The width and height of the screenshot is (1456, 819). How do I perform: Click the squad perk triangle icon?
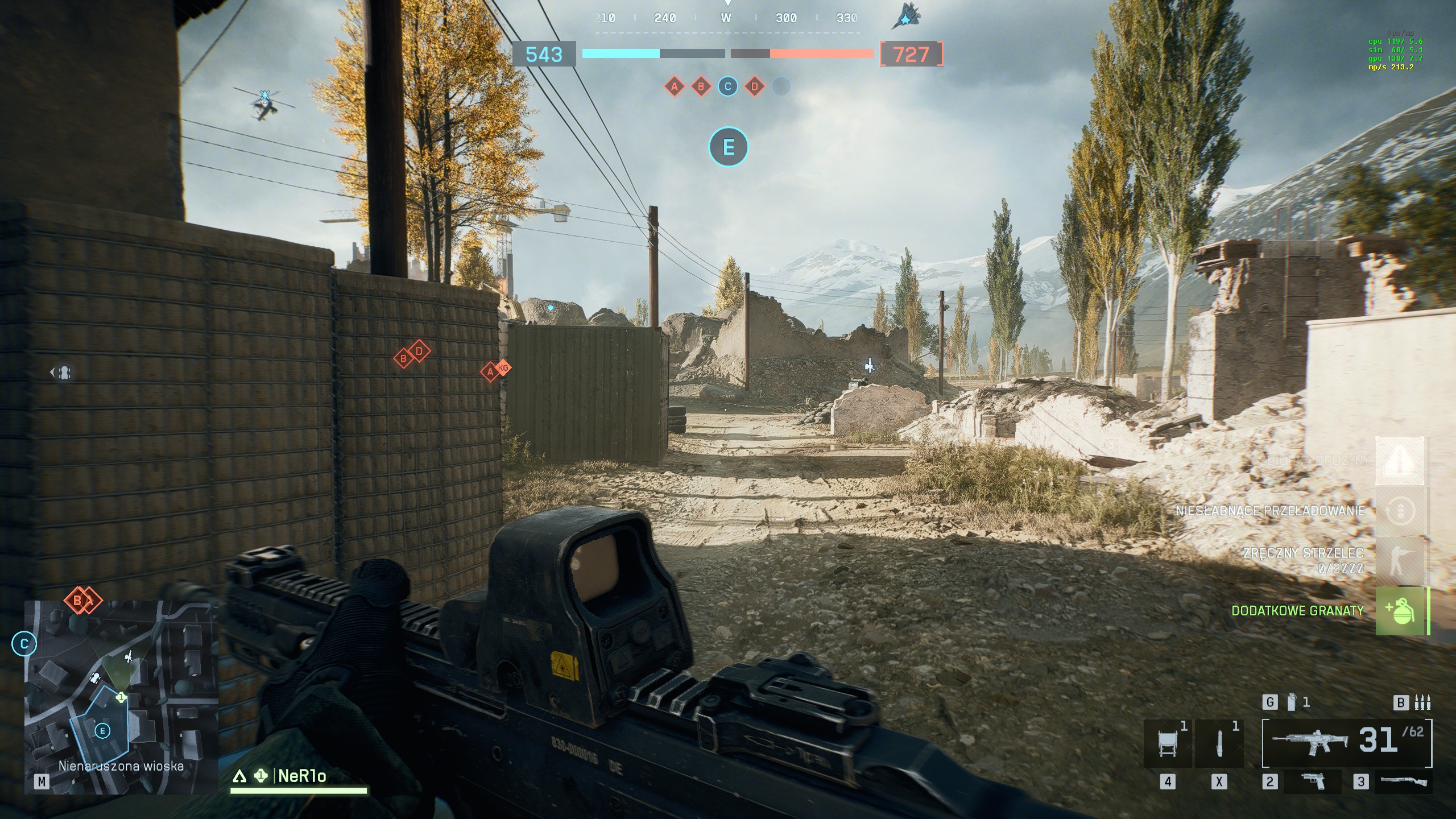click(x=1400, y=461)
